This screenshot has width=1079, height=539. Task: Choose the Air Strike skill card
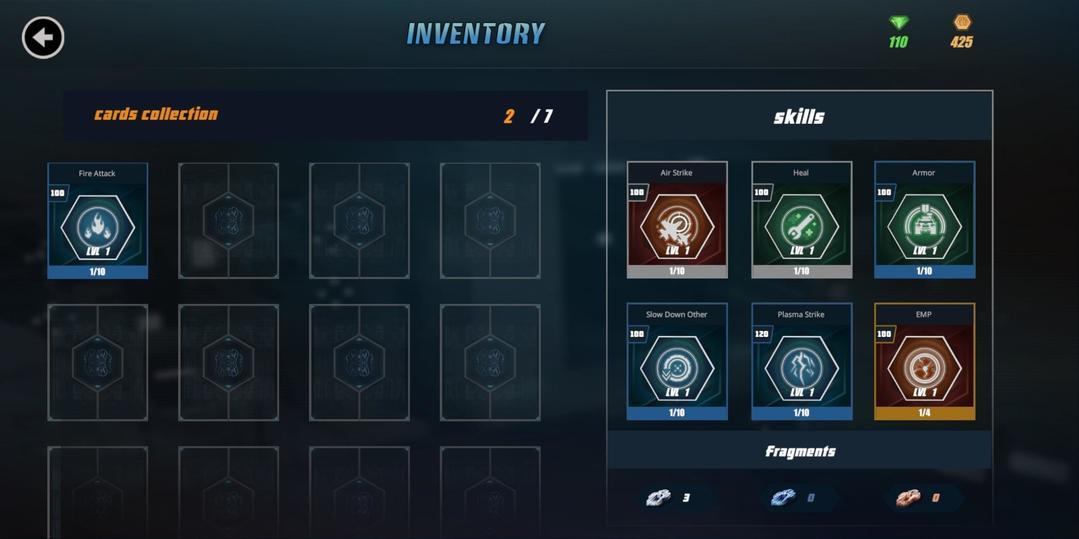pos(677,221)
